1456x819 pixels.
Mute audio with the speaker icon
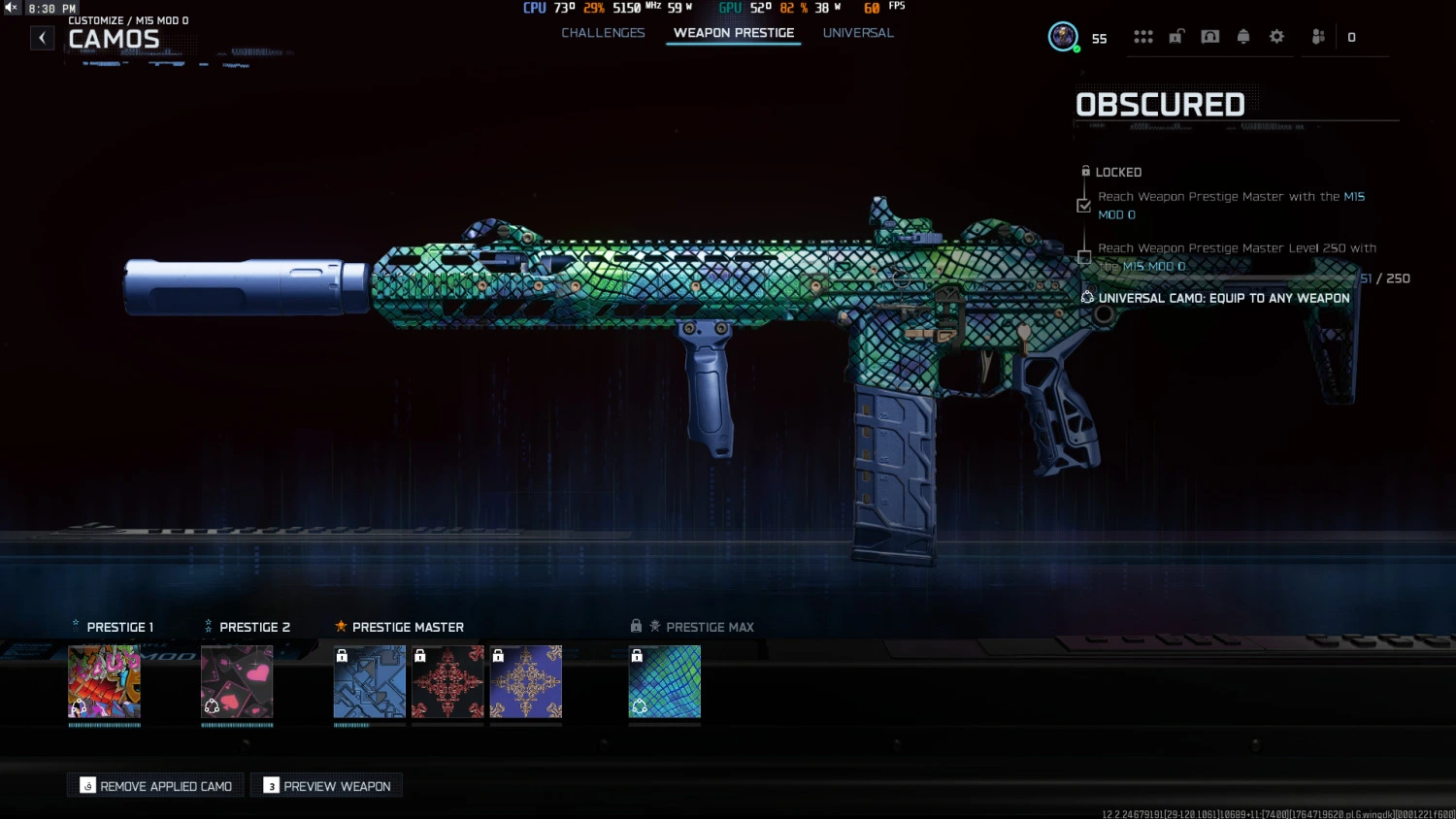[x=11, y=7]
